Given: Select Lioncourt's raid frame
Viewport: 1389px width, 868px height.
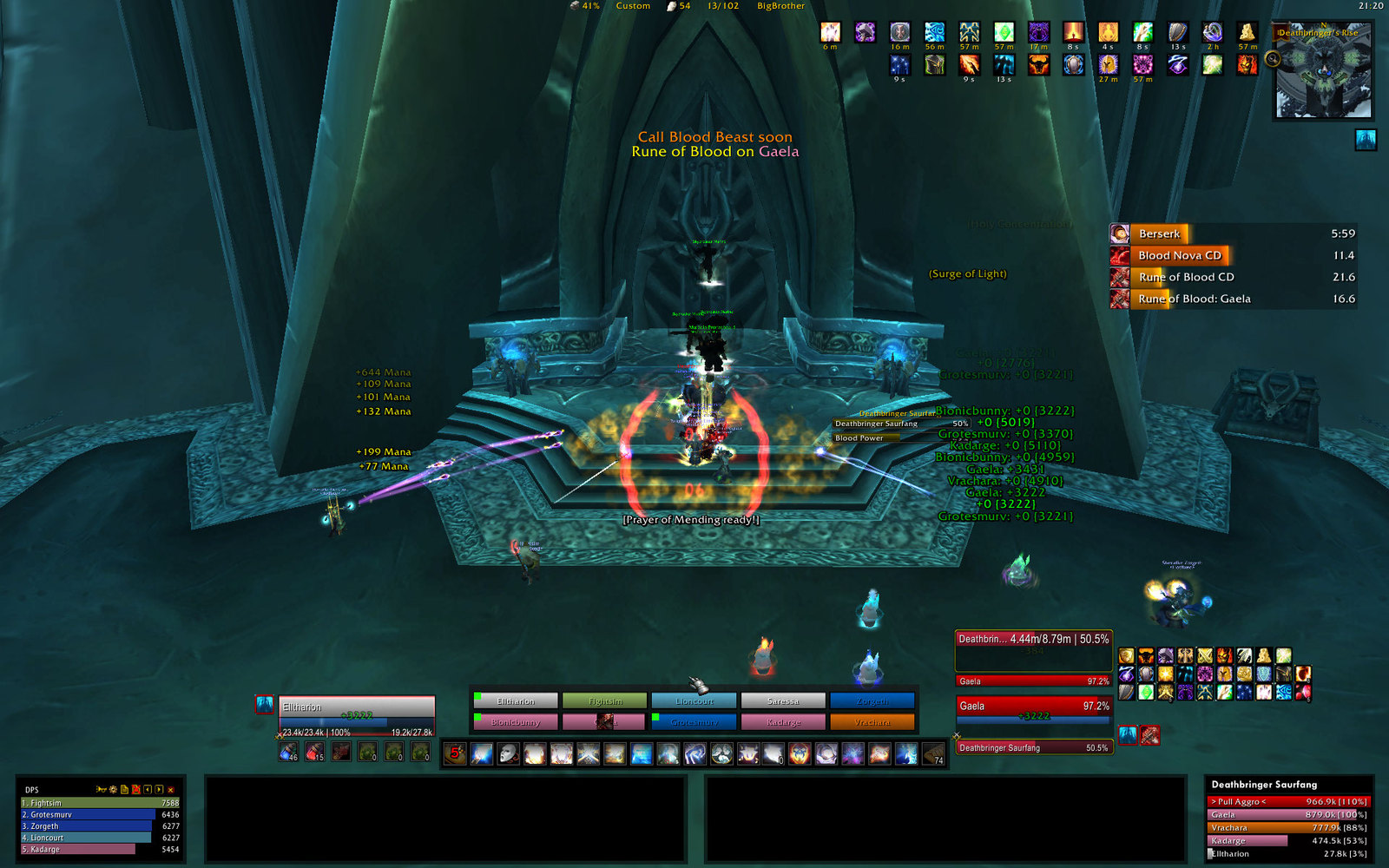Looking at the screenshot, I should pyautogui.click(x=694, y=700).
